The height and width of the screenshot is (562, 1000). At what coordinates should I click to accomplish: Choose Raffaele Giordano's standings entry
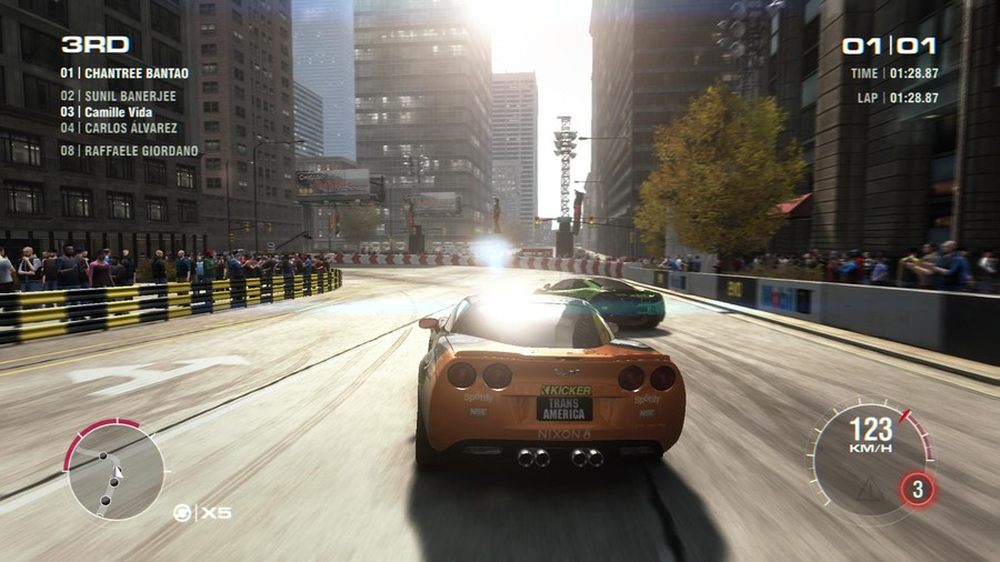[x=129, y=151]
